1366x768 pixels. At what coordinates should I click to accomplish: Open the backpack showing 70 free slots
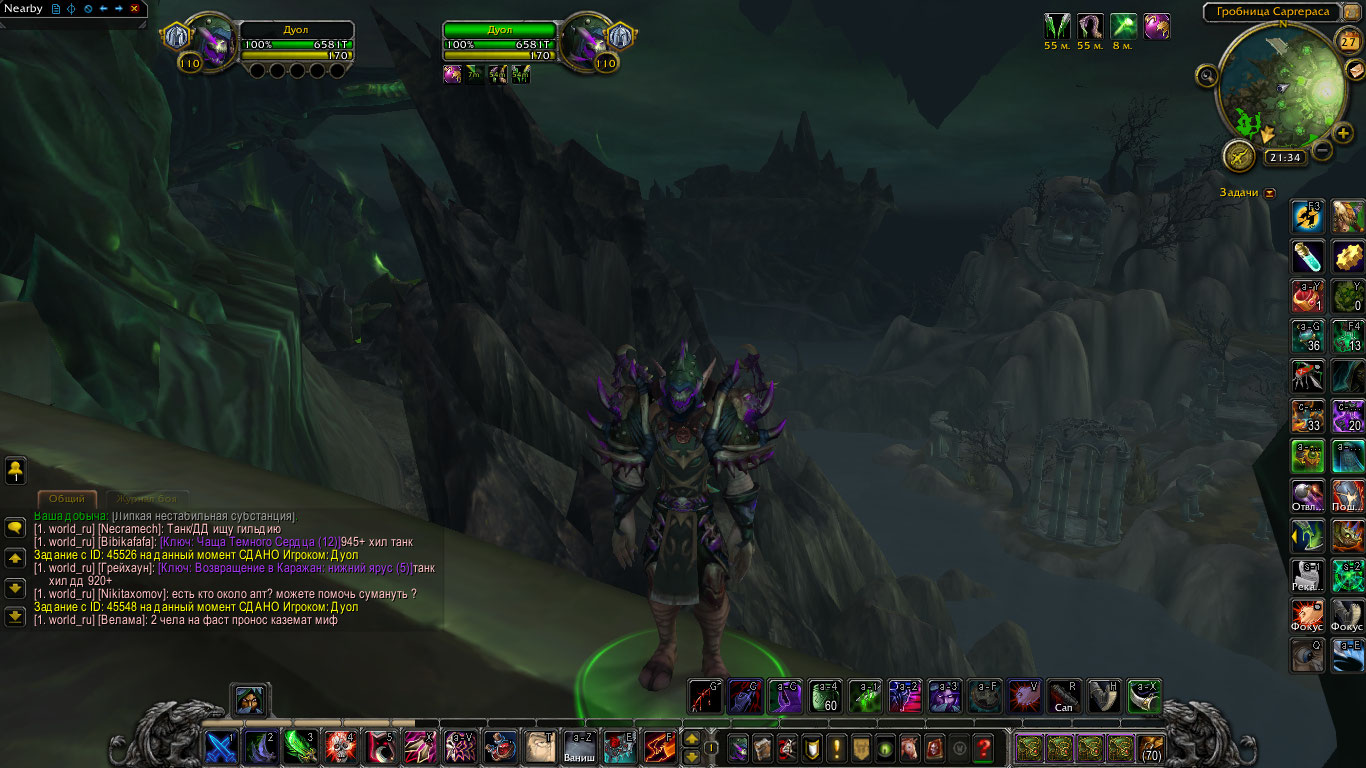coord(1150,747)
